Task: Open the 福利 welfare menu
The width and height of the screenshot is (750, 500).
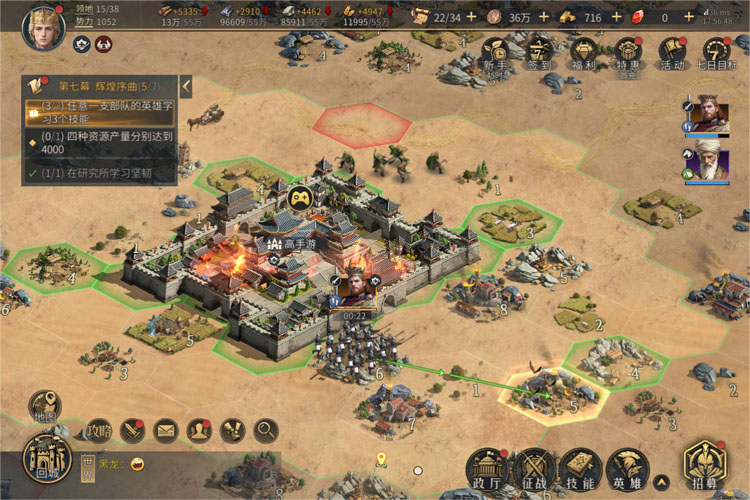Action: tap(583, 52)
